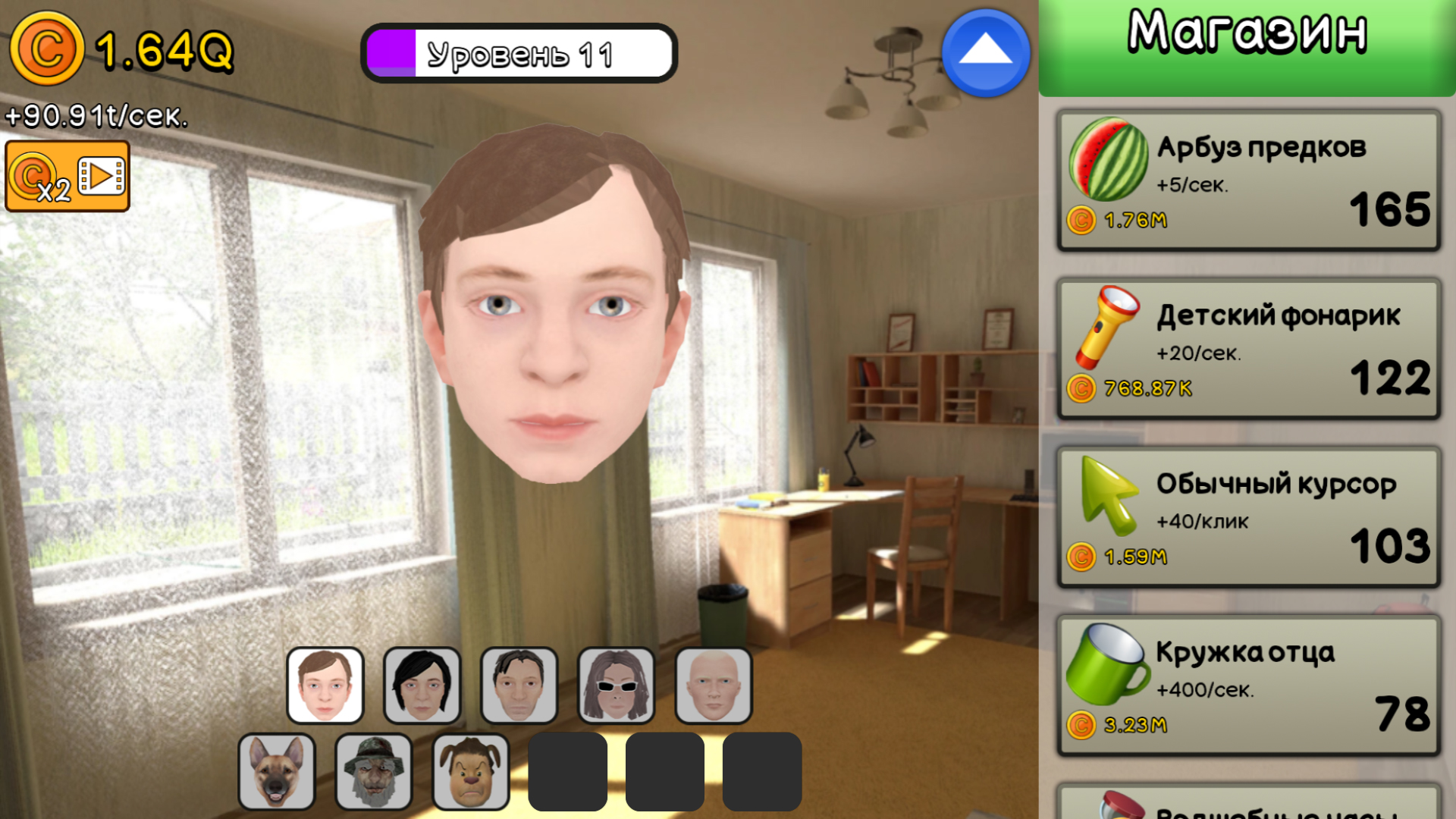Click the coin price icon showing 3.23M
The height and width of the screenshot is (819, 1456).
pyautogui.click(x=1082, y=725)
